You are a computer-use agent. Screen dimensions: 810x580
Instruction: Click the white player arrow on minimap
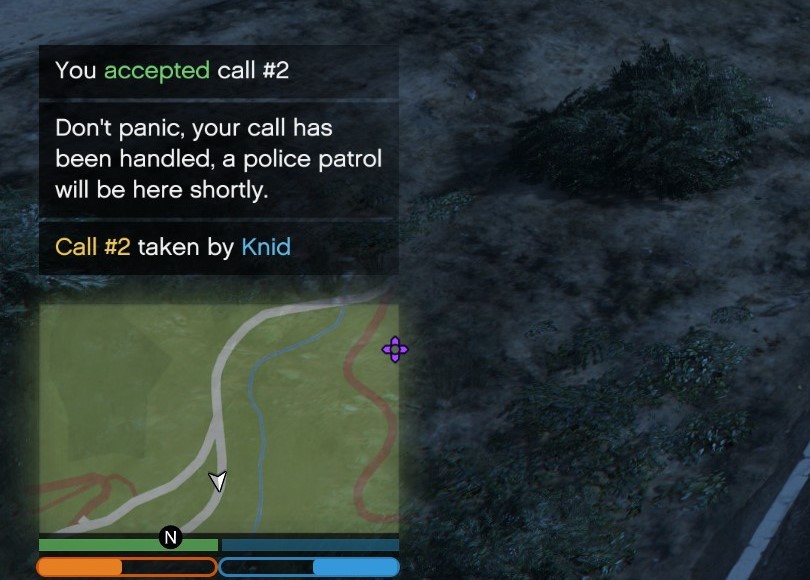pos(218,481)
